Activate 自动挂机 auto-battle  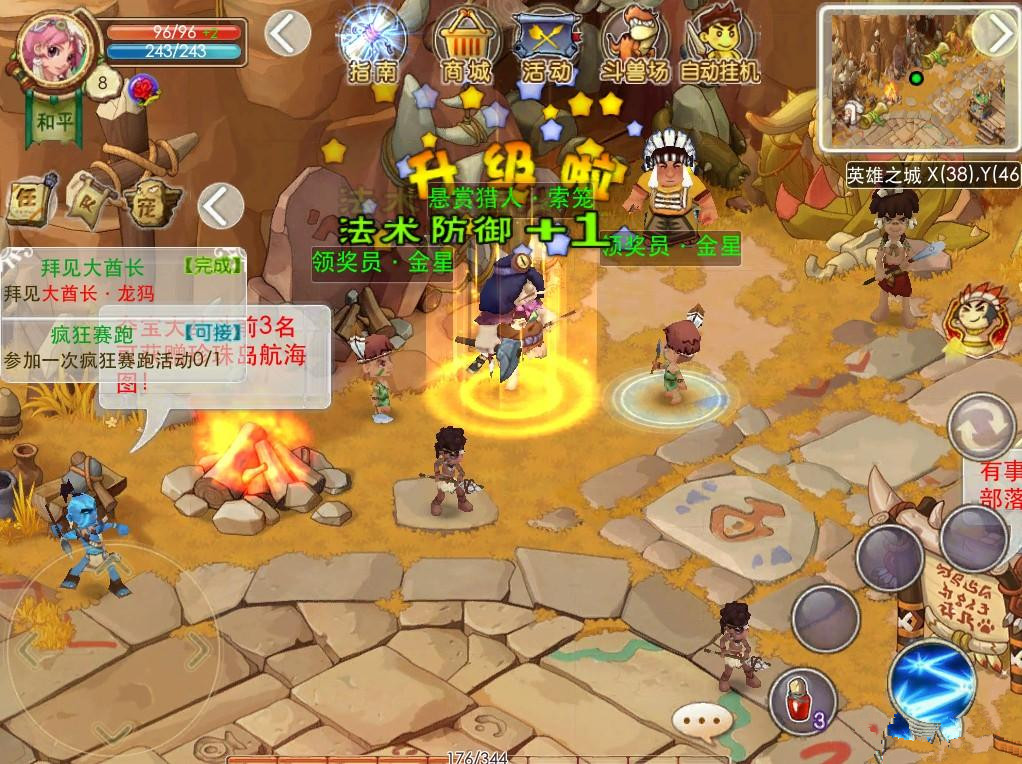(x=720, y=44)
